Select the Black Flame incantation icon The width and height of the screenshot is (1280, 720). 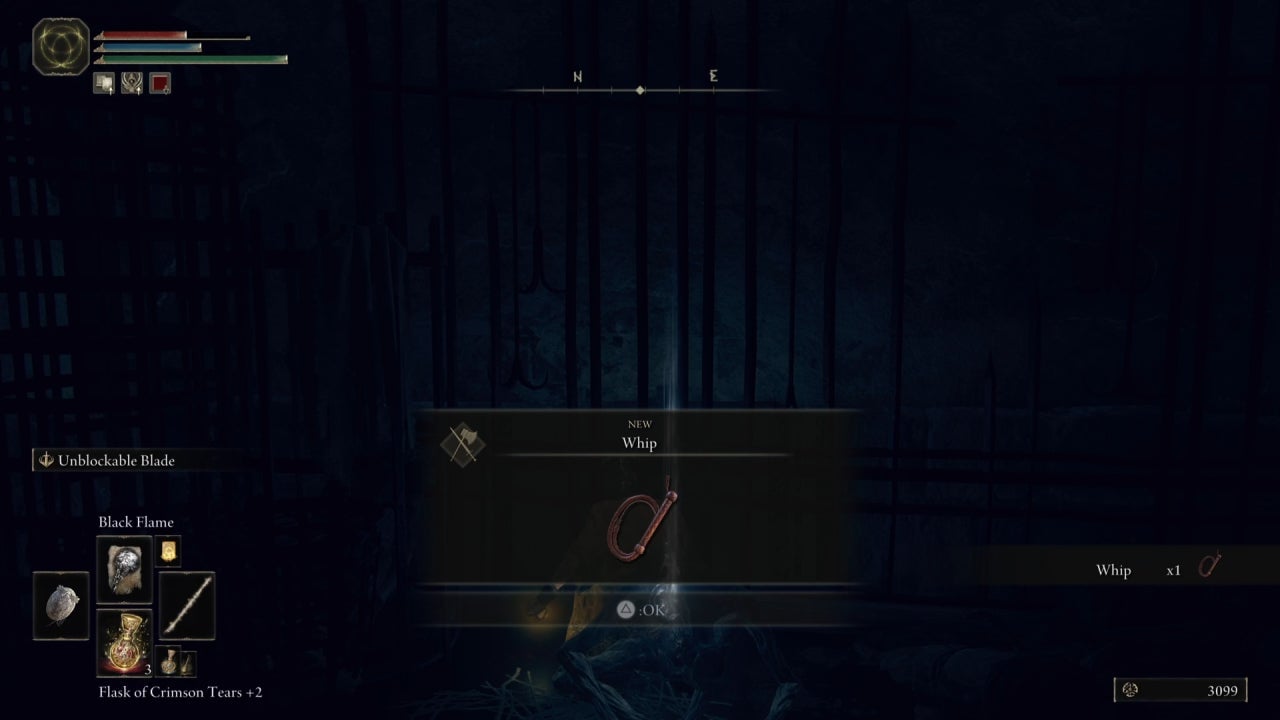[x=123, y=570]
